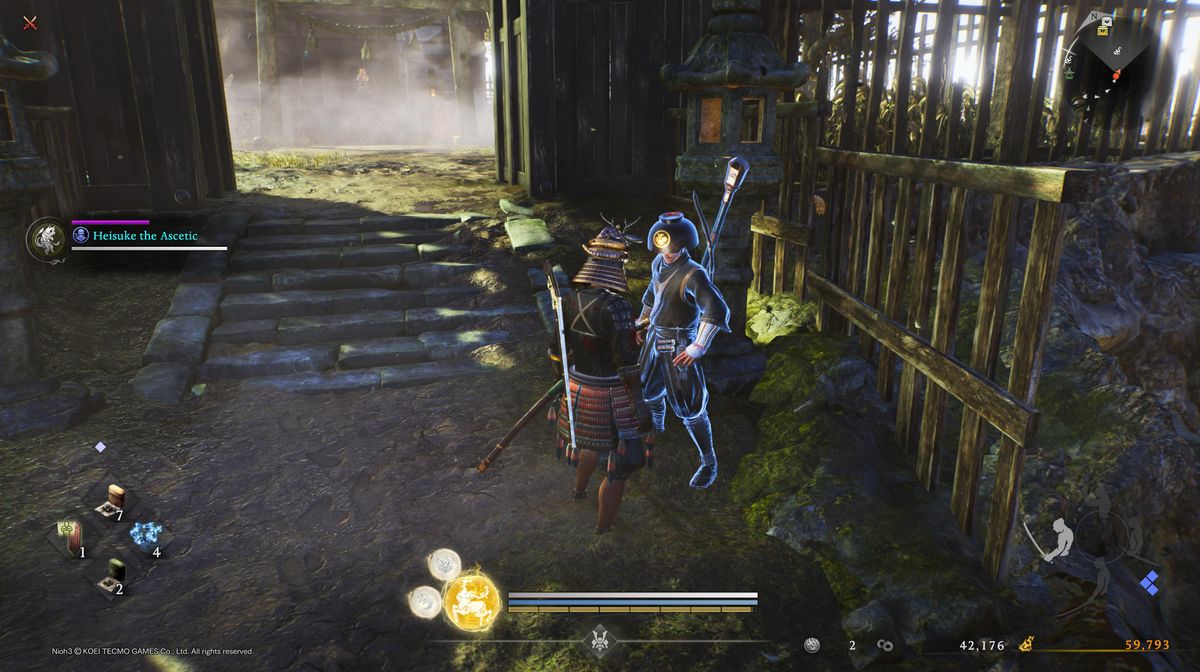This screenshot has width=1200, height=672.
Task: Pick the dark green container item slot
Action: (116, 574)
